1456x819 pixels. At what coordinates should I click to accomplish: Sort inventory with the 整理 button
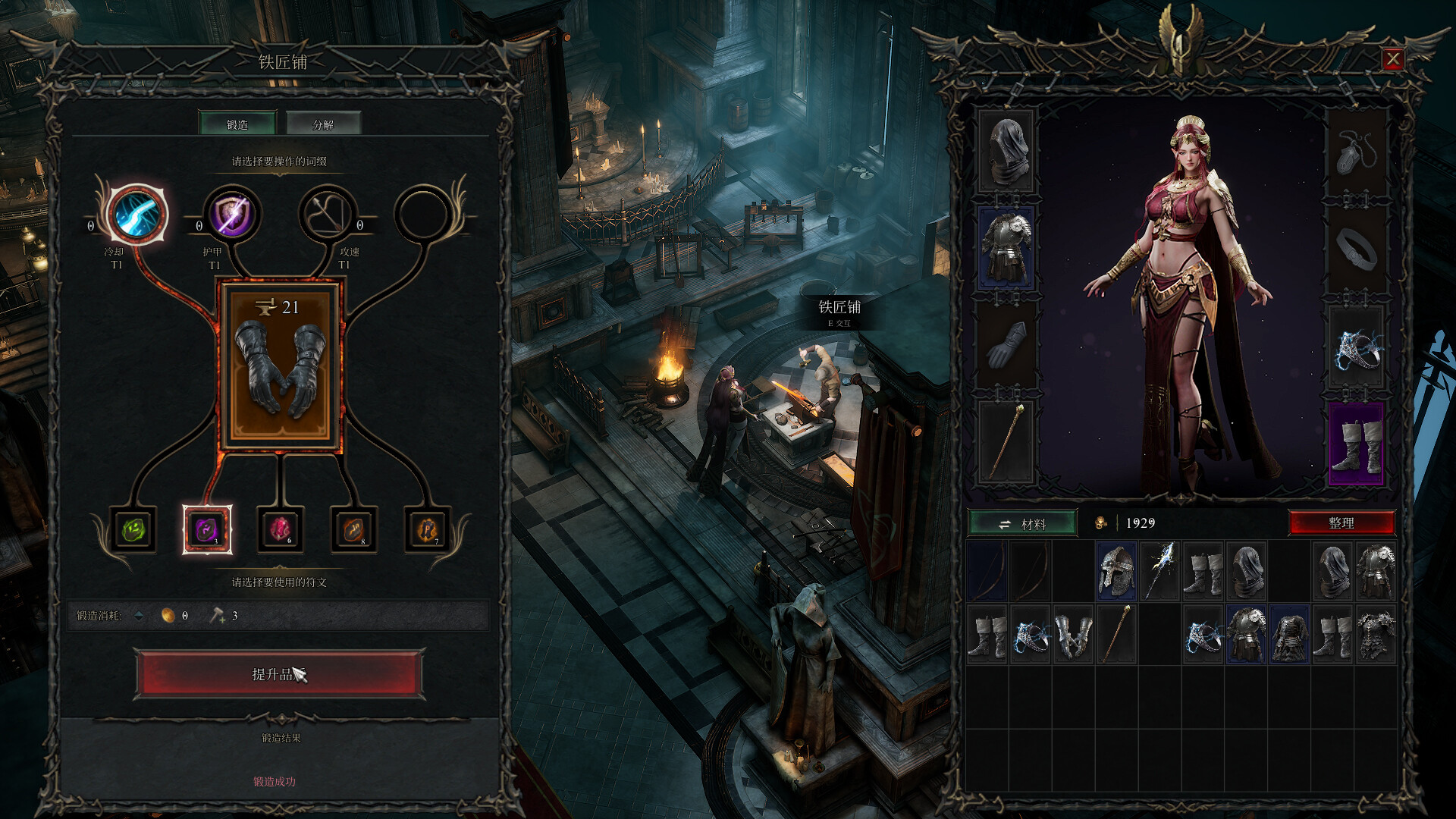click(1341, 523)
